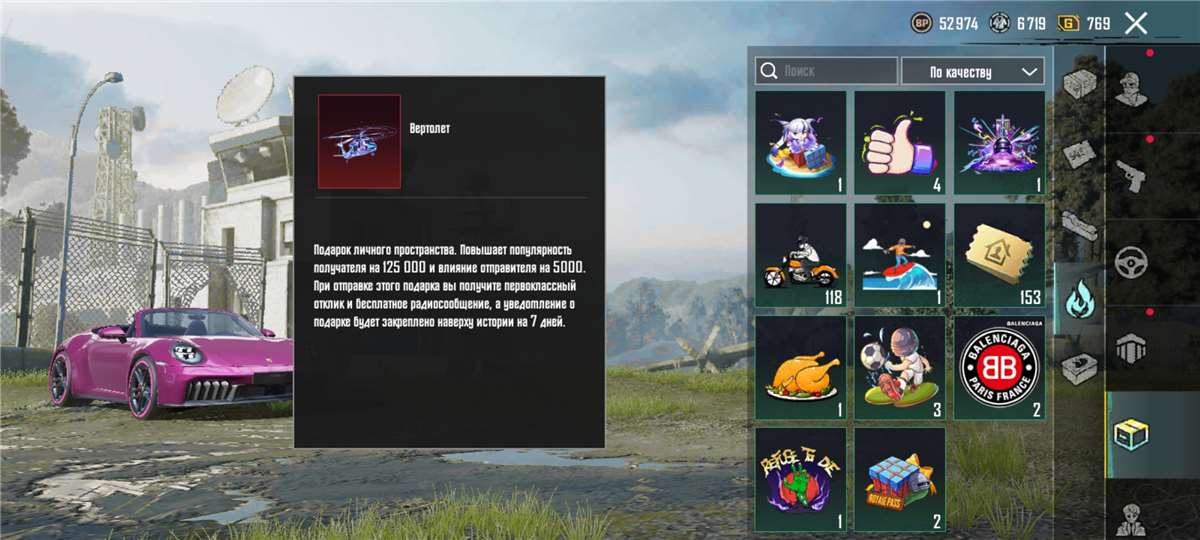
Task: Open the yellow box category tab
Action: [x=1131, y=433]
